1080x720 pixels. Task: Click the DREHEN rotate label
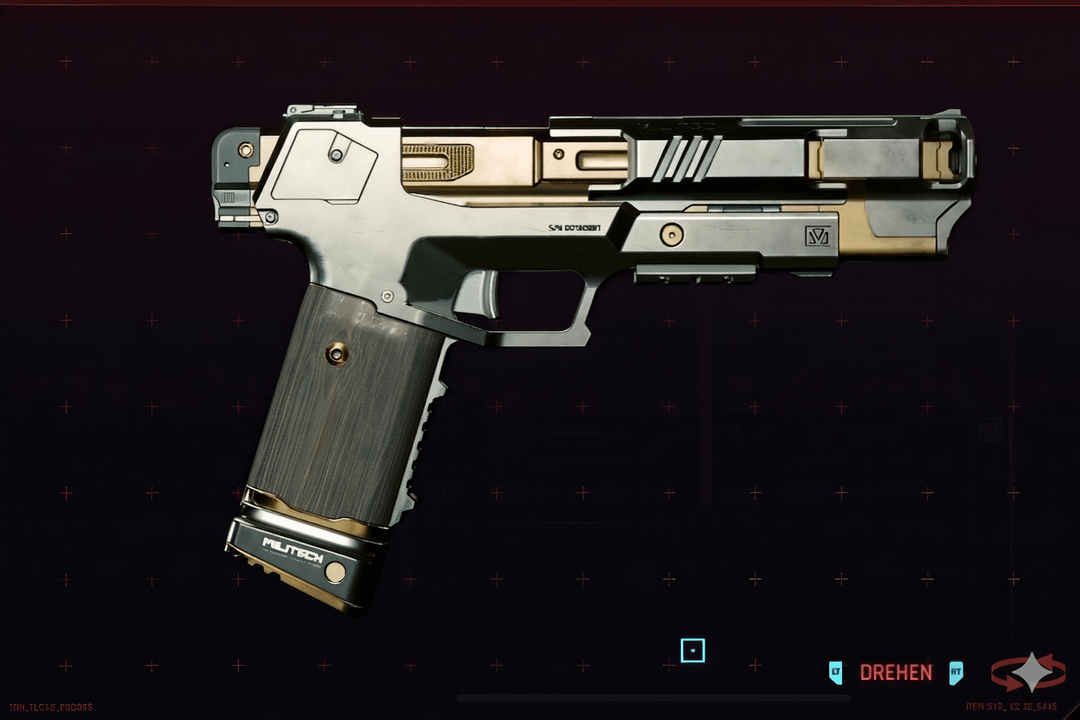(896, 673)
